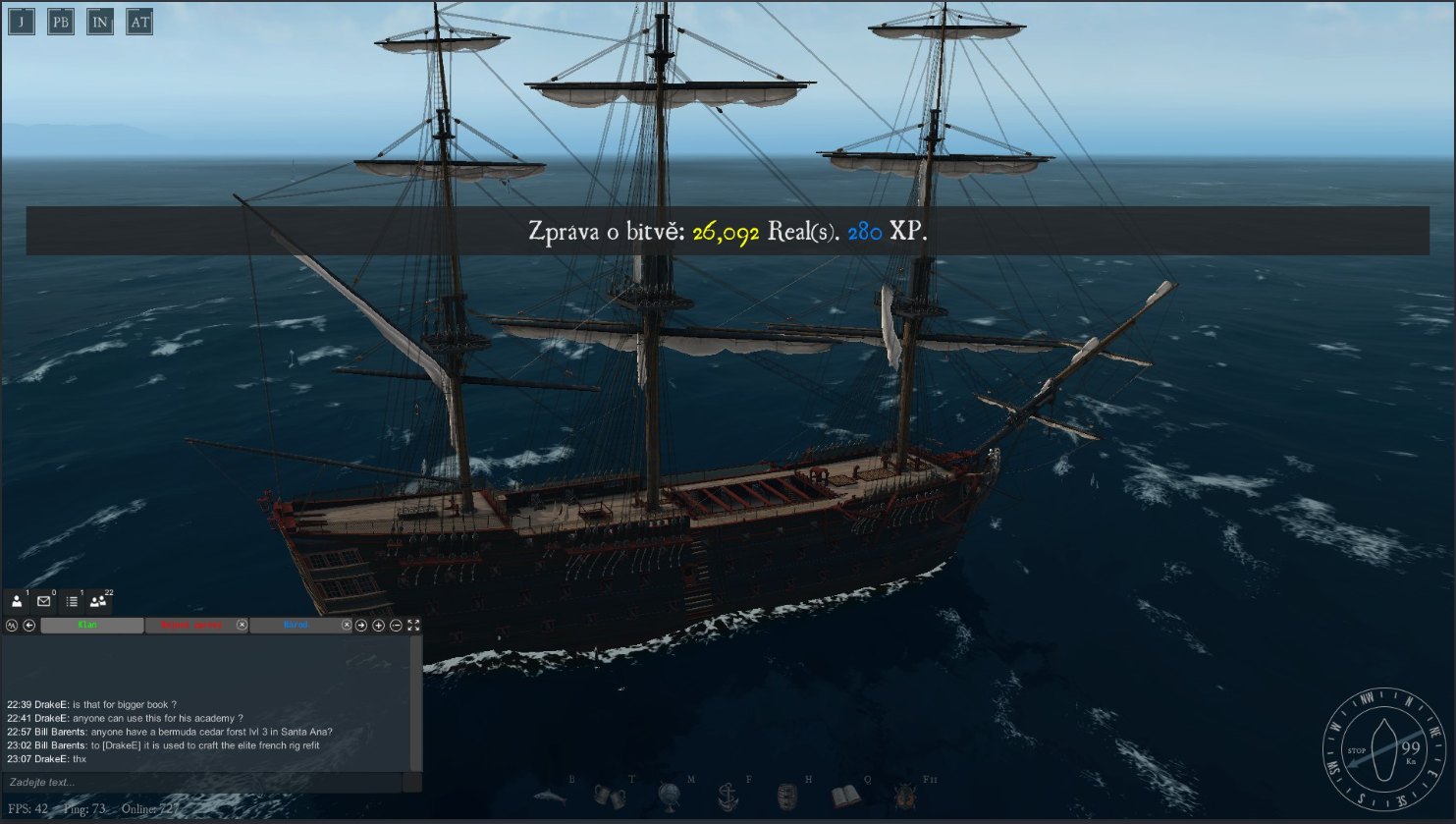Screen dimensions: 1456x824
Task: Show the single-person friends icon
Action: pos(17,601)
